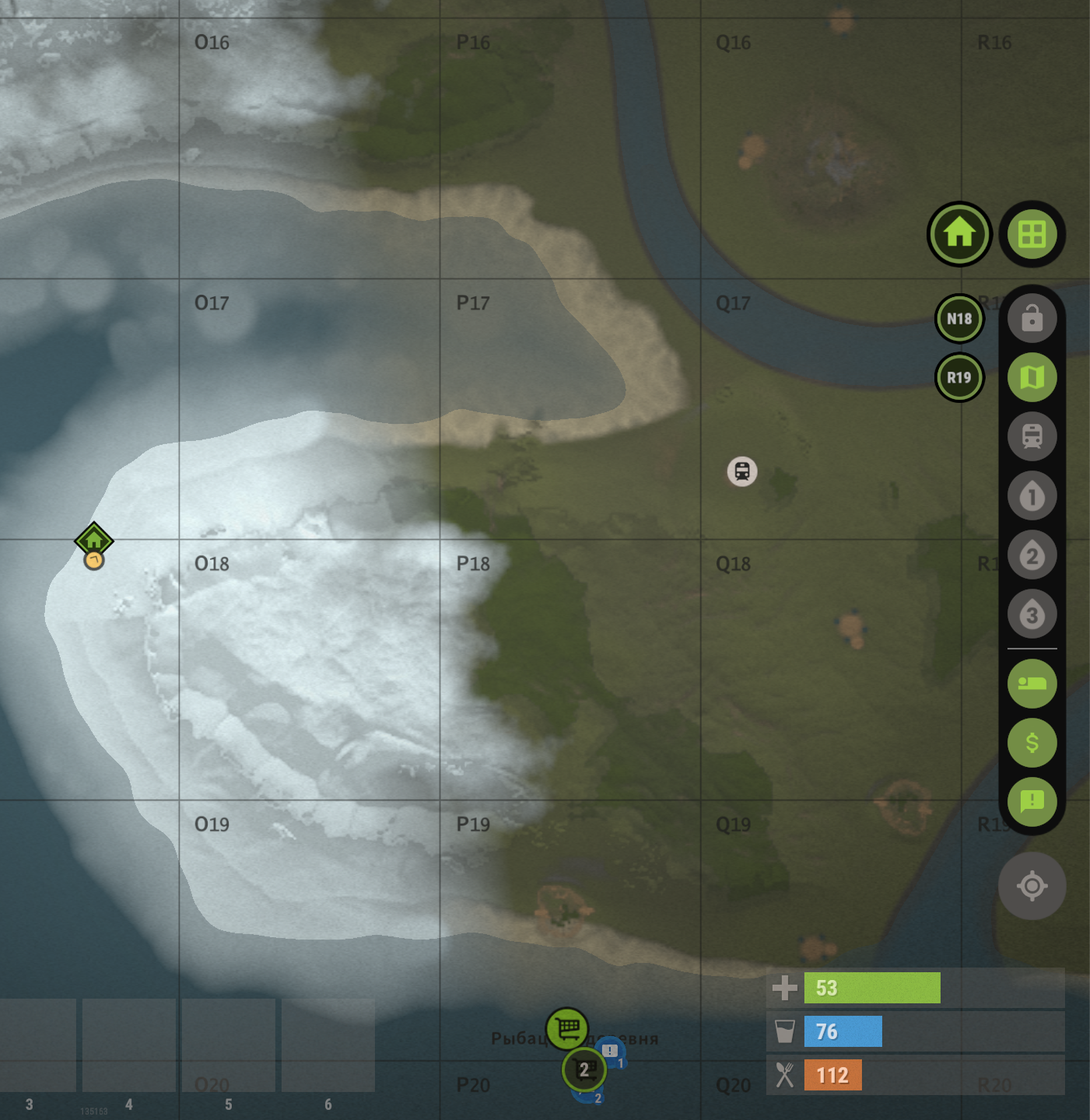Toggle the map grid overlay button
This screenshot has width=1090, height=1120.
1032,233
